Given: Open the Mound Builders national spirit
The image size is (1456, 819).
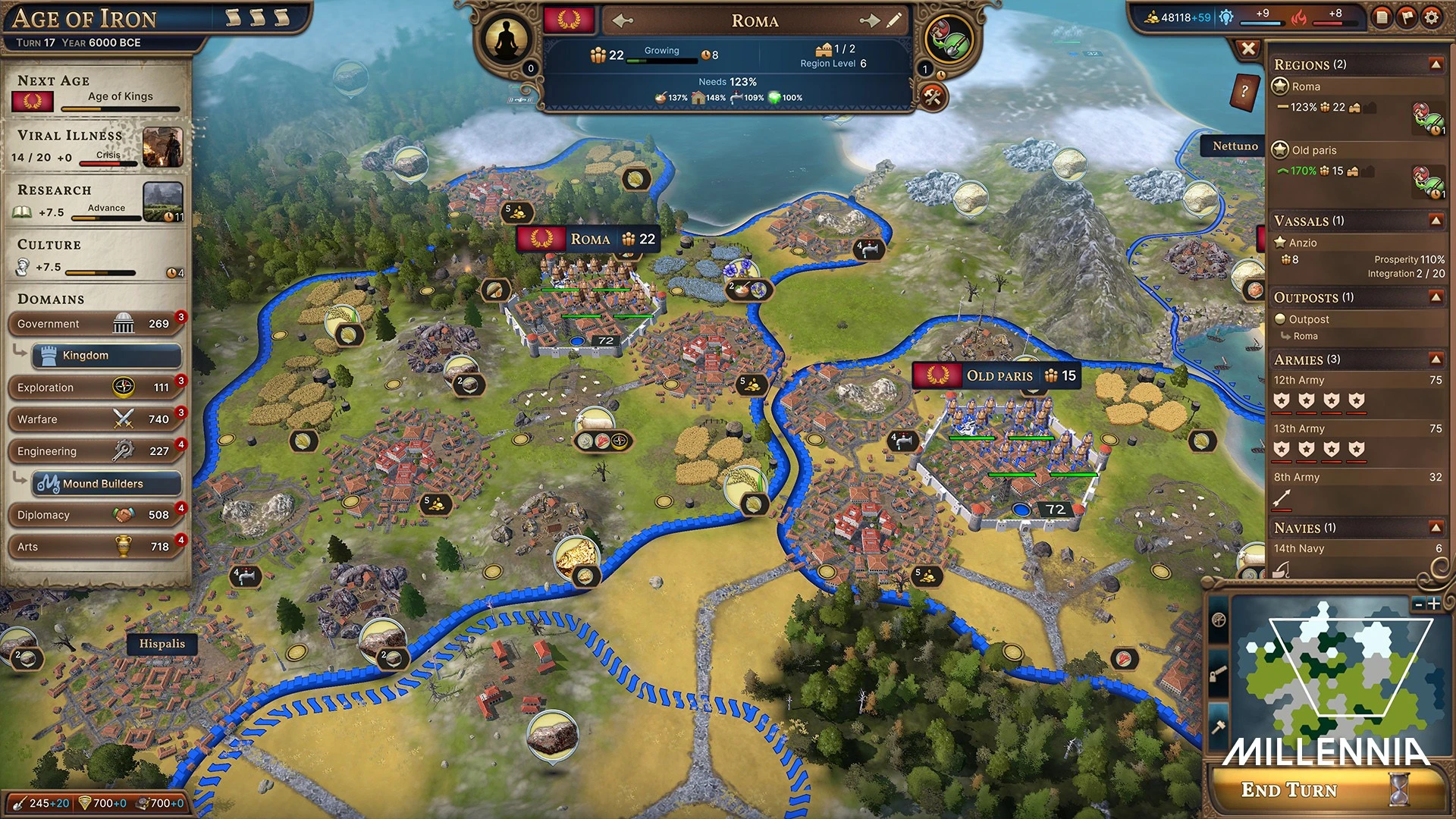Looking at the screenshot, I should pos(106,483).
